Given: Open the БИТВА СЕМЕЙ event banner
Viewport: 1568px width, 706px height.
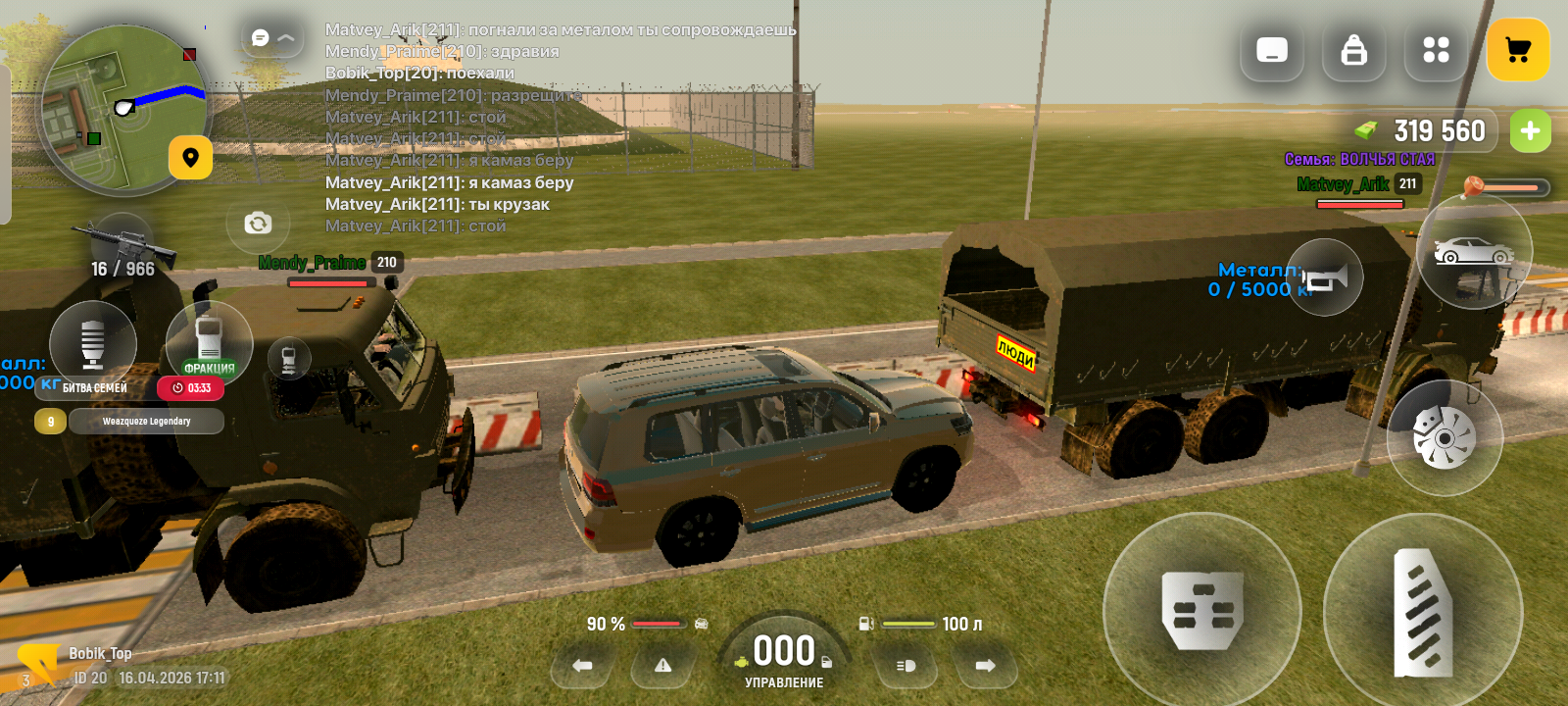Looking at the screenshot, I should [95, 388].
